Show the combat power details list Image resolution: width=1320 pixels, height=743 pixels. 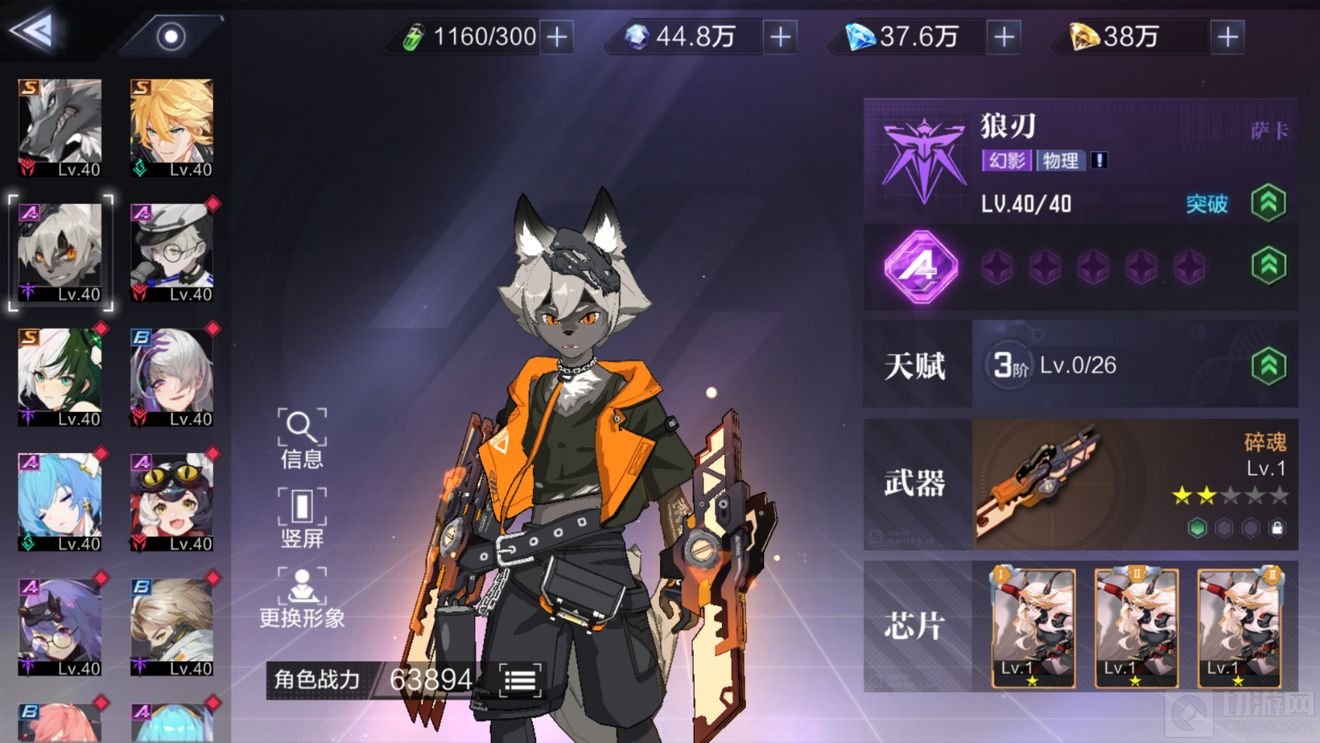coord(520,680)
